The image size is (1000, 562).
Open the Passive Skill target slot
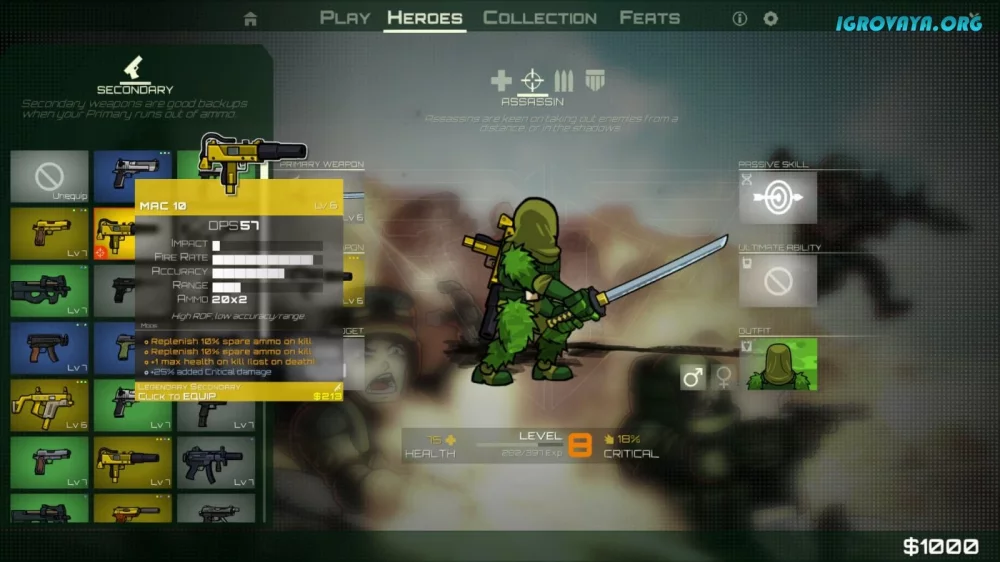[x=778, y=198]
